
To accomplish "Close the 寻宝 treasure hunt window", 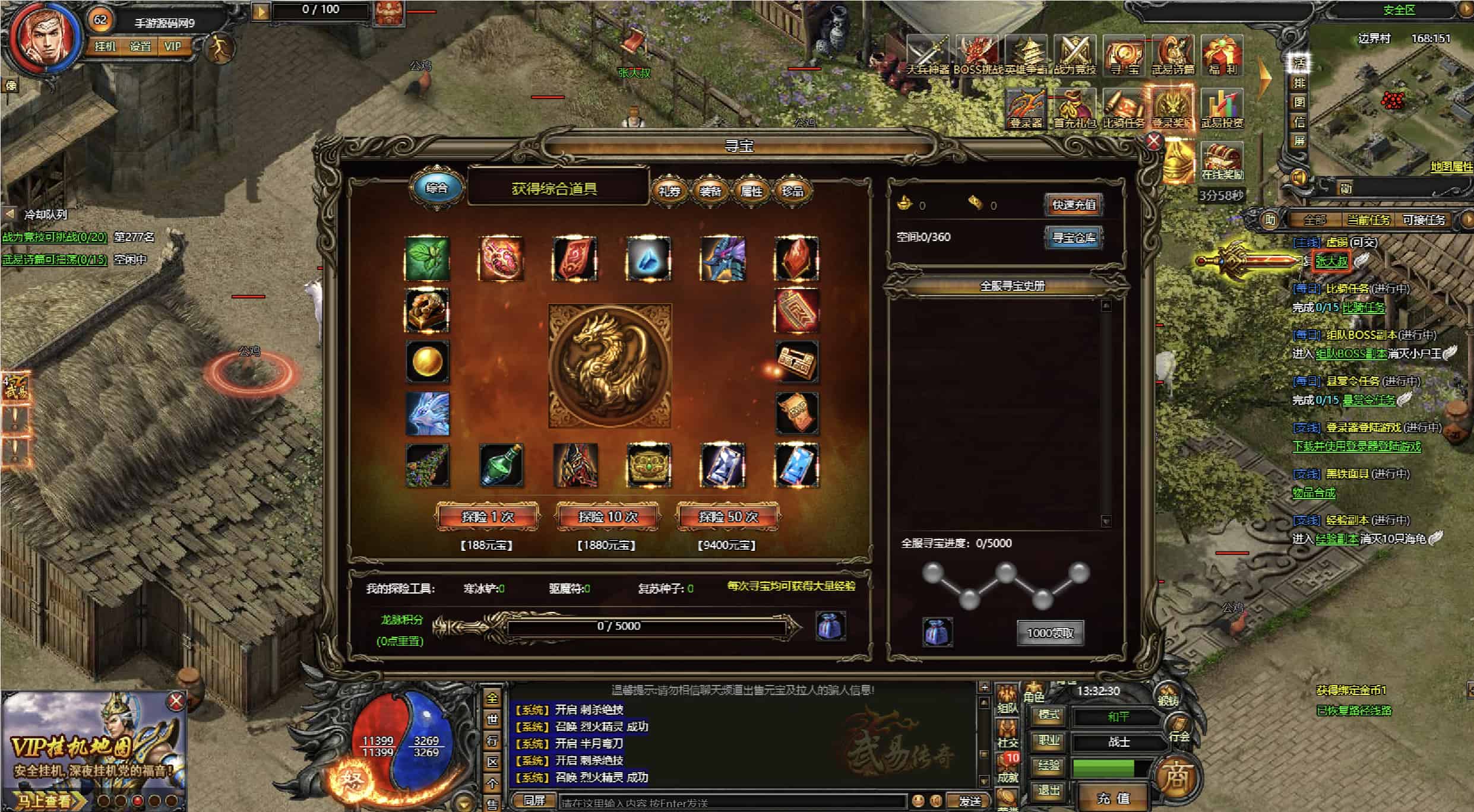I will [x=1153, y=141].
